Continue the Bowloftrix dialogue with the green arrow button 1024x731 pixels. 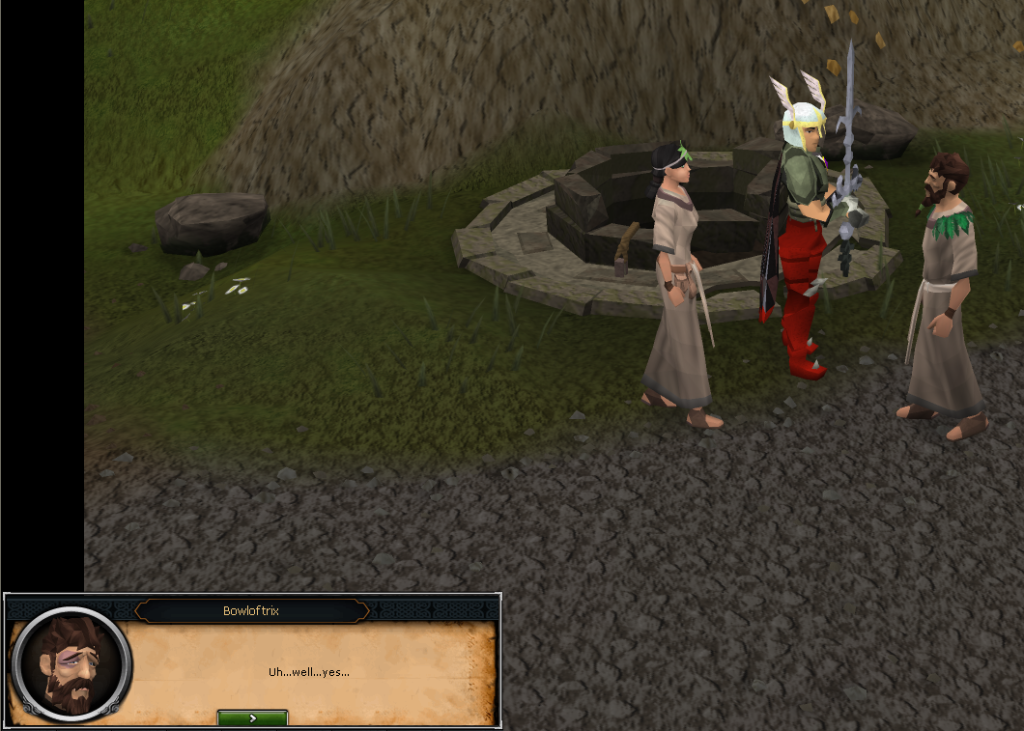pos(252,717)
